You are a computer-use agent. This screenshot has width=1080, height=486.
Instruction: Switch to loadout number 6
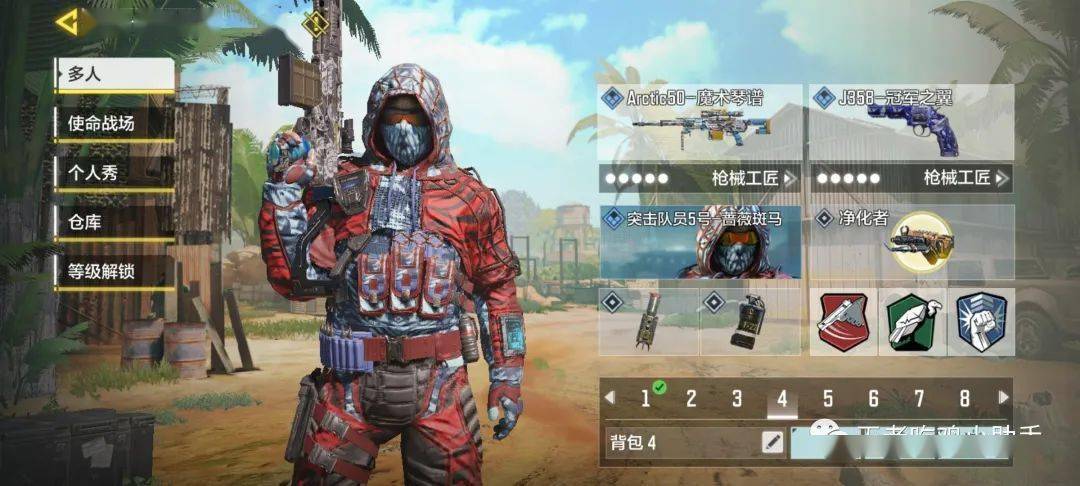[873, 399]
